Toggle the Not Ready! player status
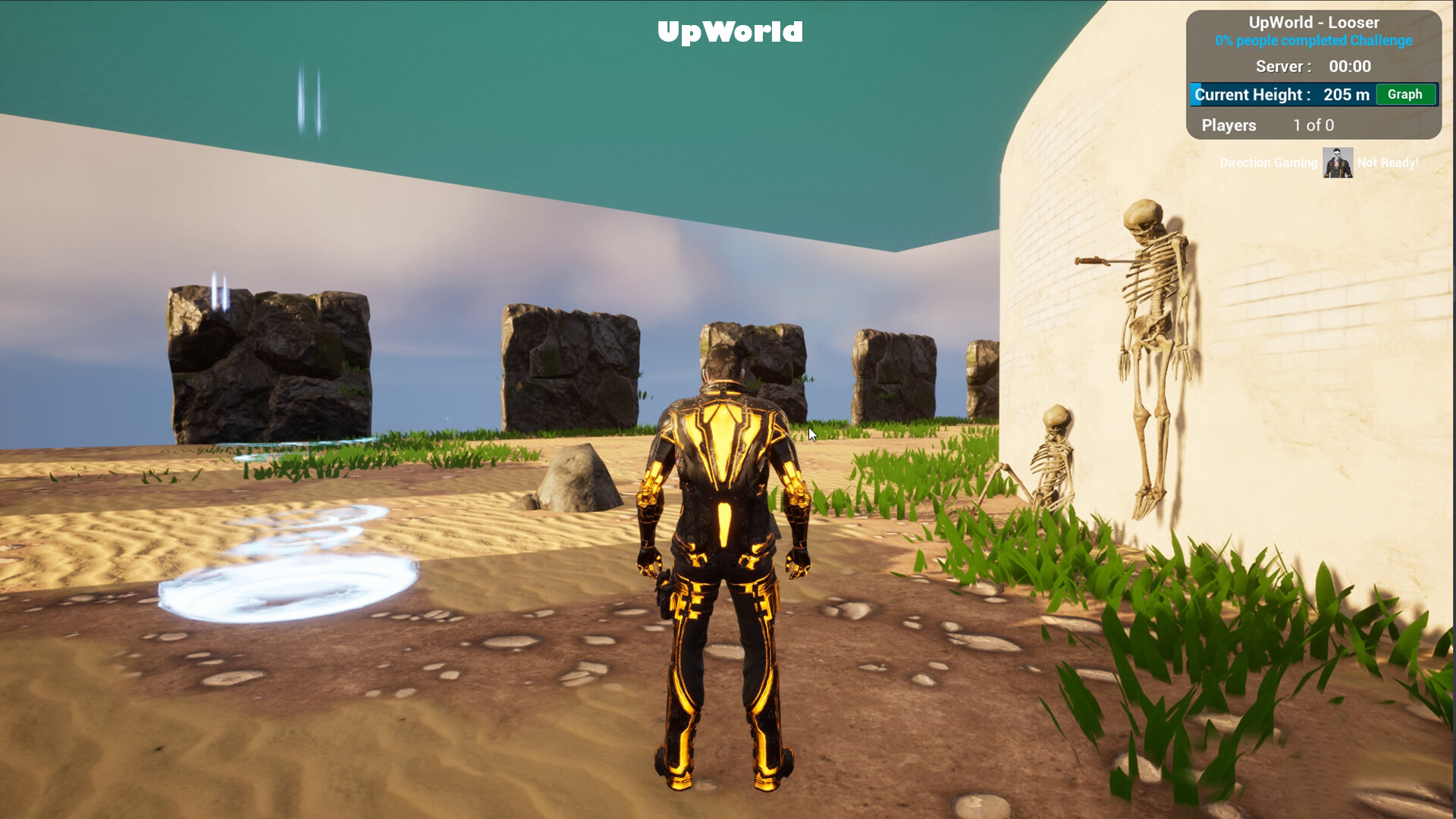1456x819 pixels. (1388, 162)
